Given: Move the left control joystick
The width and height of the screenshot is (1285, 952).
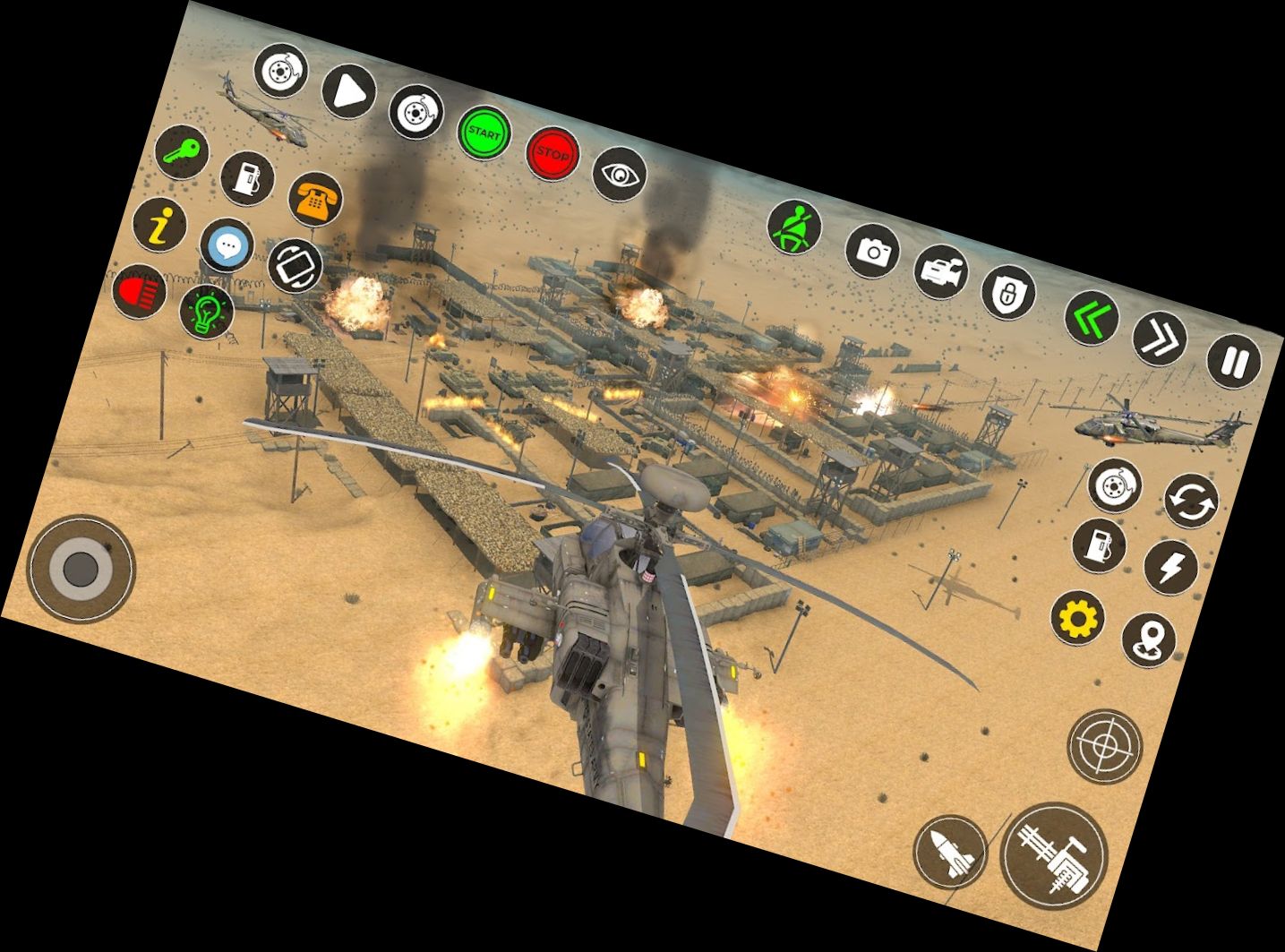Looking at the screenshot, I should 81,569.
